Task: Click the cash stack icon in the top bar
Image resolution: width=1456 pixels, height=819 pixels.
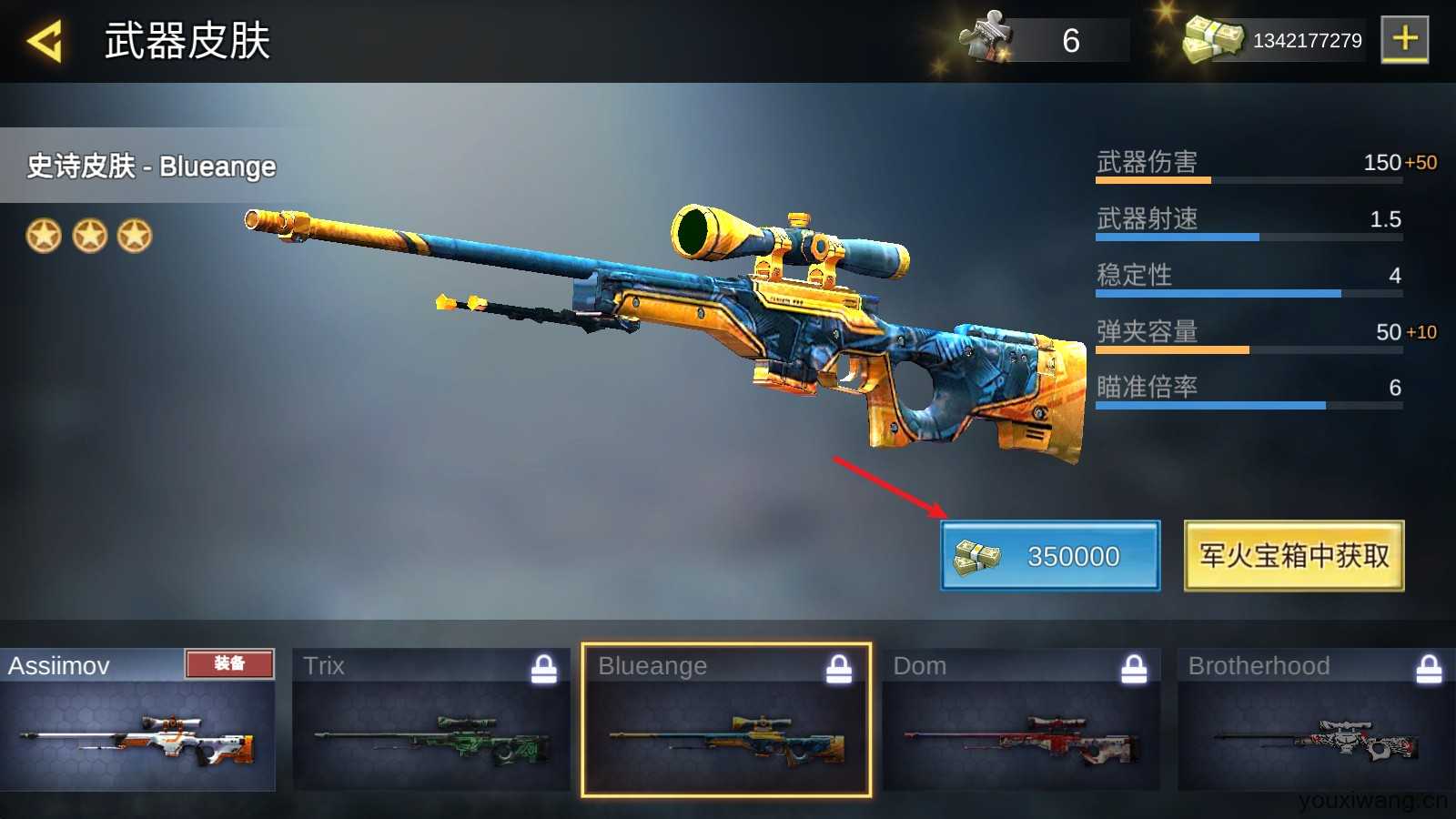Action: 1212,40
